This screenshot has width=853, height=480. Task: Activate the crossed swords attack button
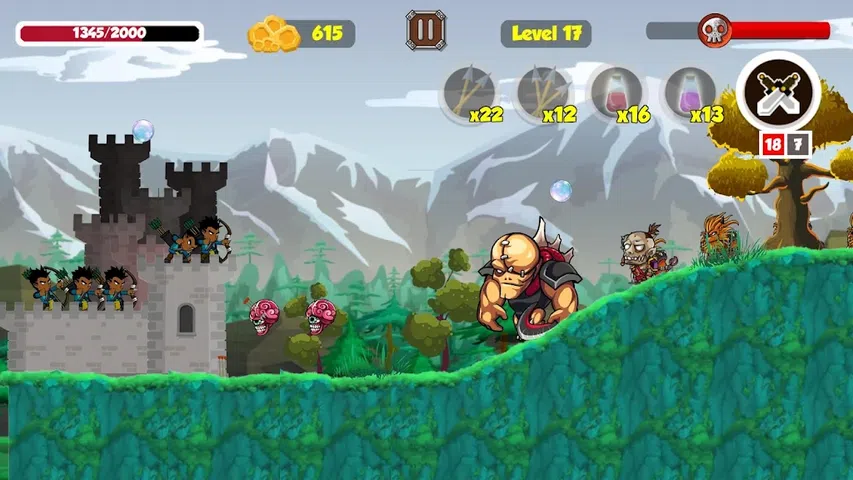point(777,93)
